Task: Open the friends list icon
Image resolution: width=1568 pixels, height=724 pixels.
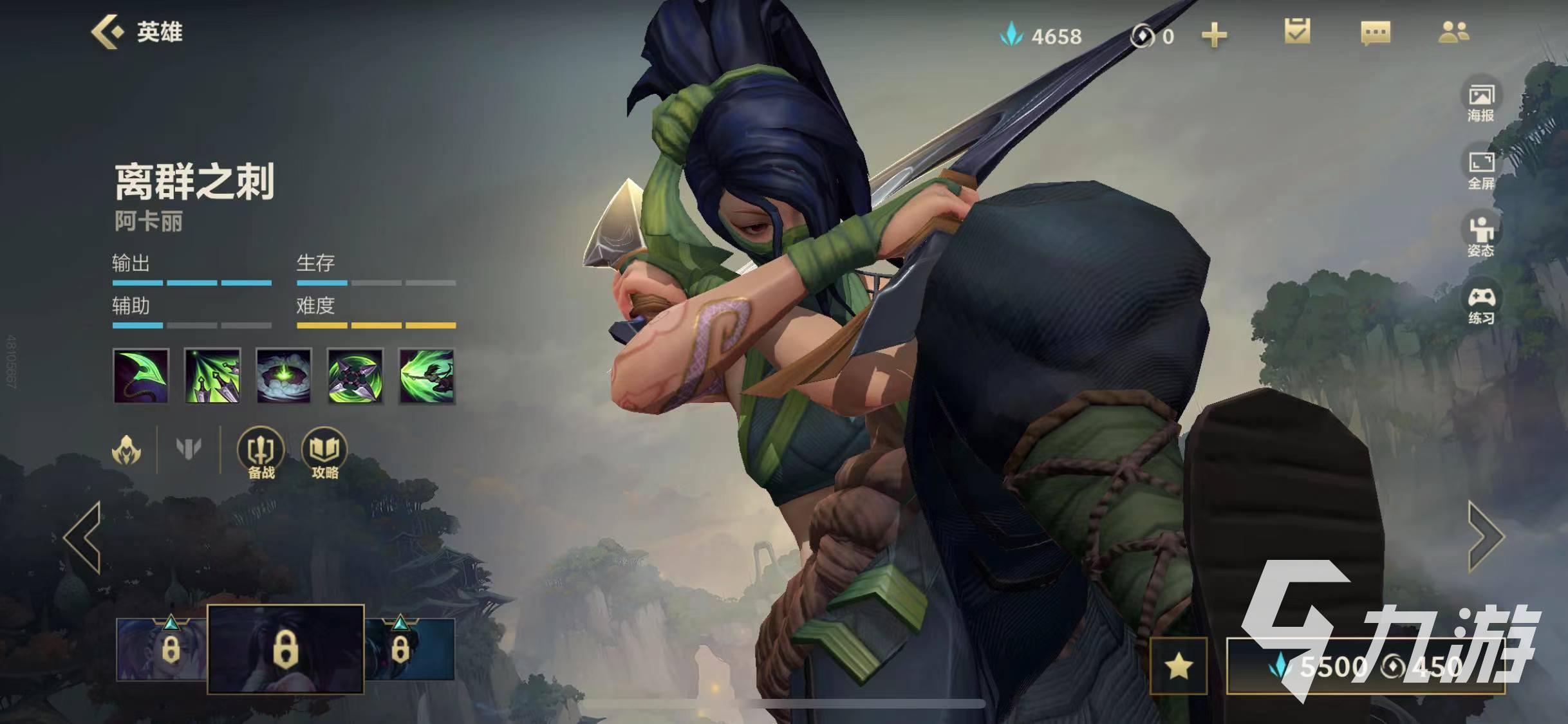Action: coord(1453,32)
